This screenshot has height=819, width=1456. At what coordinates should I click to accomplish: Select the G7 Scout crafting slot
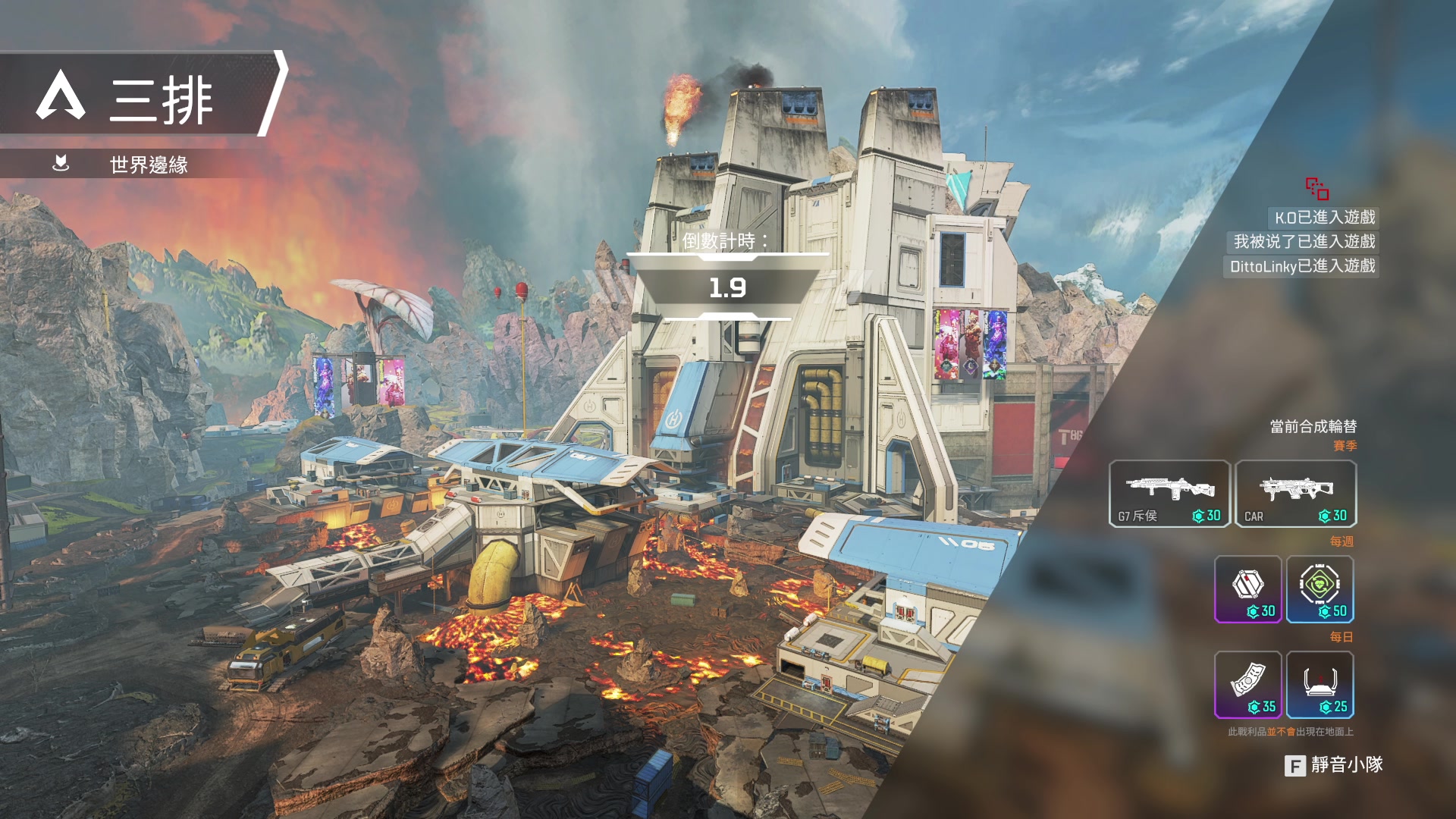coord(1169,494)
